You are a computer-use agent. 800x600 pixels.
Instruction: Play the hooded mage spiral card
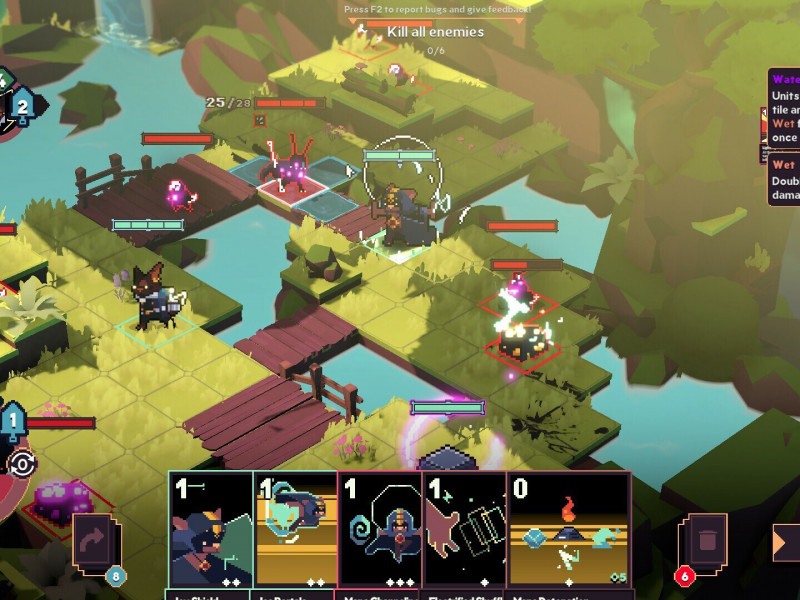pyautogui.click(x=381, y=530)
